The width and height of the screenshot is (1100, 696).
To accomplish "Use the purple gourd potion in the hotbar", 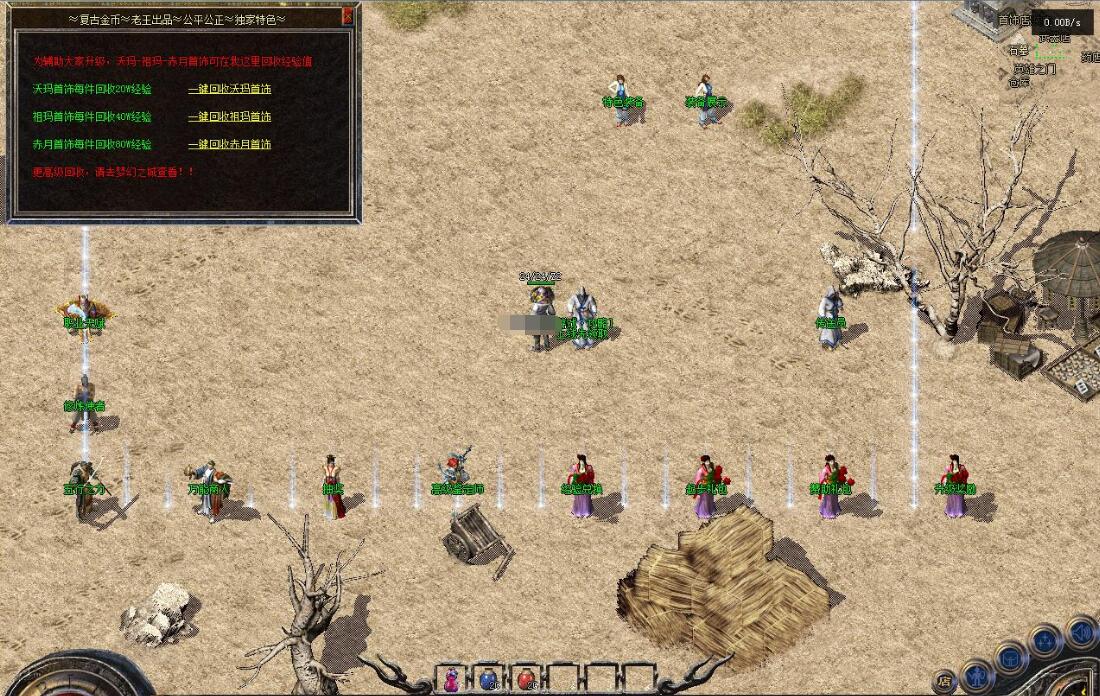I will click(451, 679).
